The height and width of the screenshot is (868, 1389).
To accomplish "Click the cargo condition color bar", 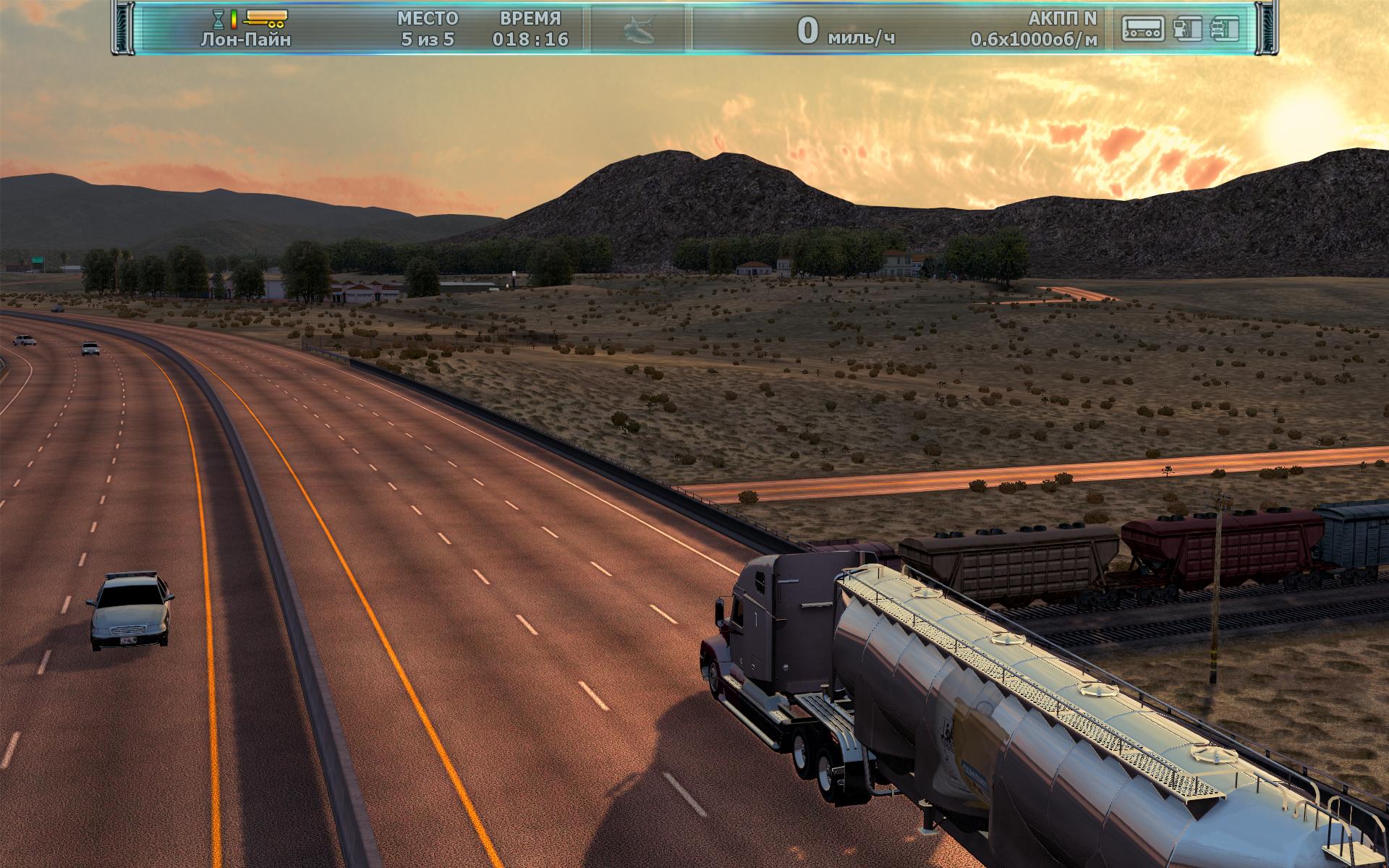I will [x=233, y=20].
